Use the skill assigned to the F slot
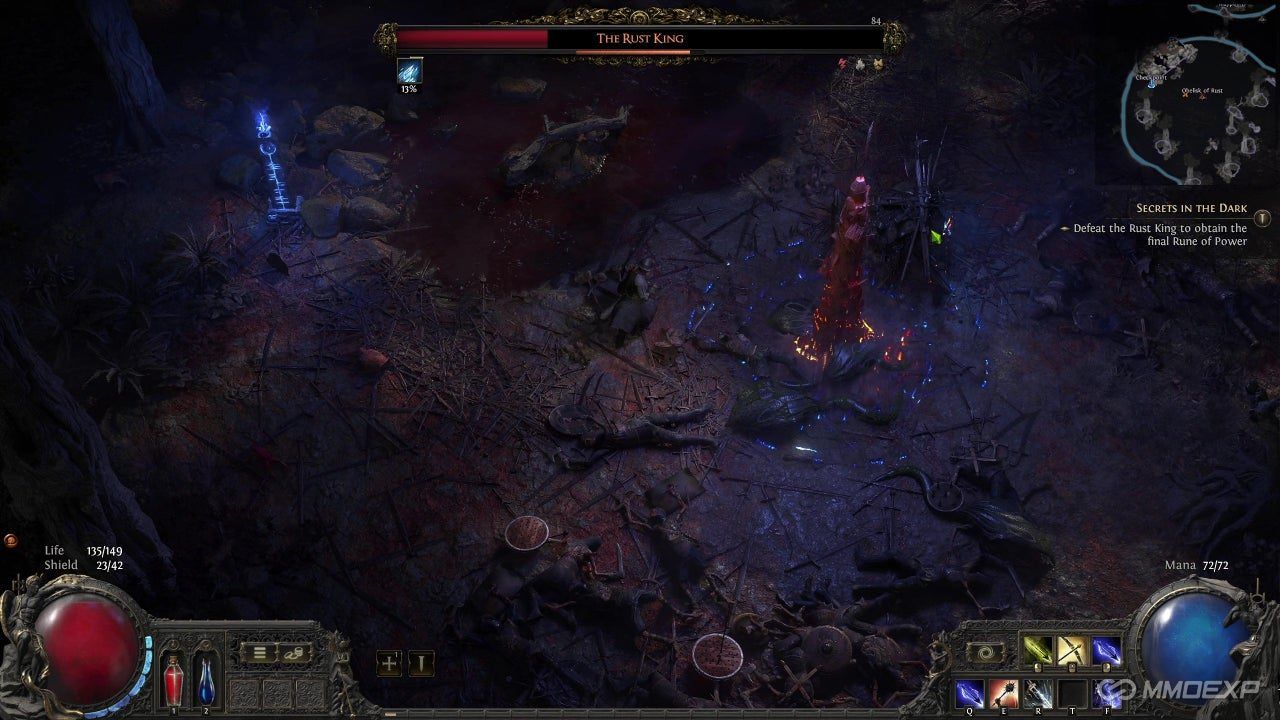Screen dimensions: 1280x720 1108,693
